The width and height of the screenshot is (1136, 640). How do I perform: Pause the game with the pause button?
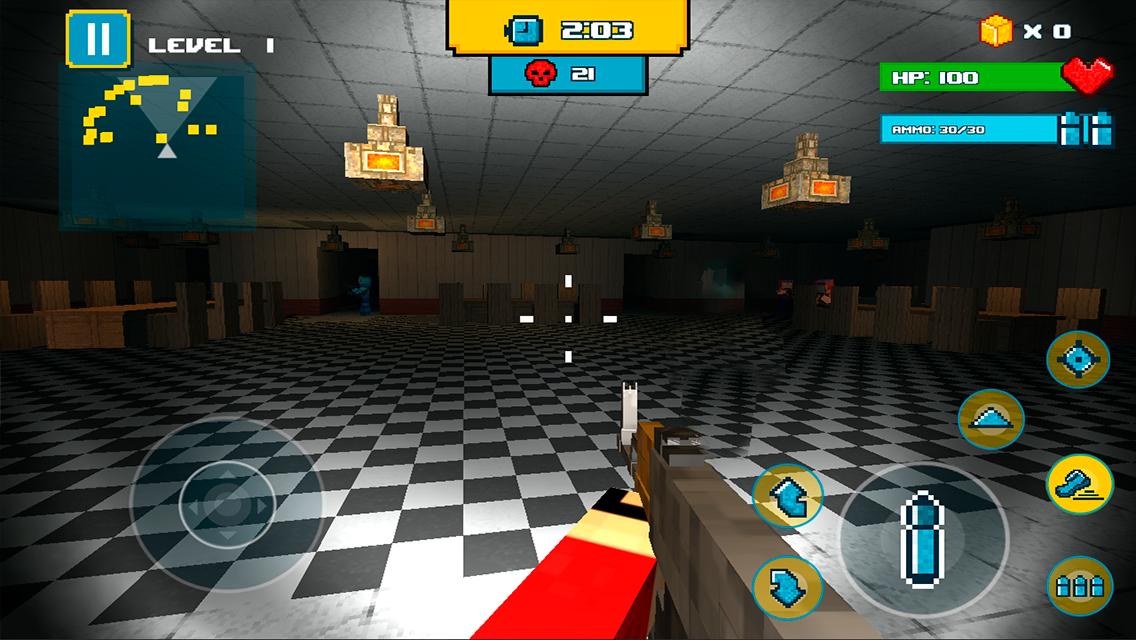click(98, 39)
